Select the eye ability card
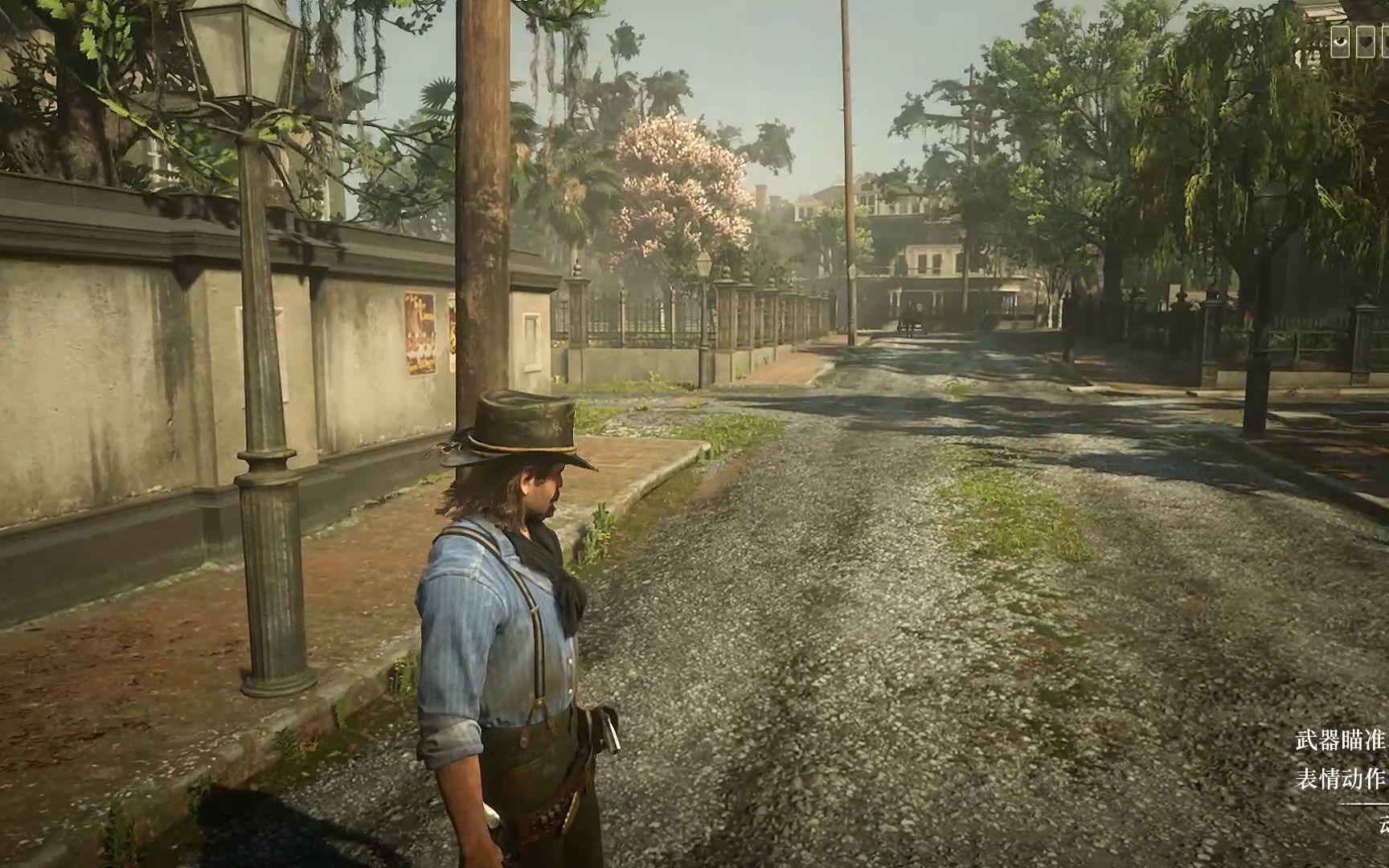The width and height of the screenshot is (1389, 868). point(1340,42)
